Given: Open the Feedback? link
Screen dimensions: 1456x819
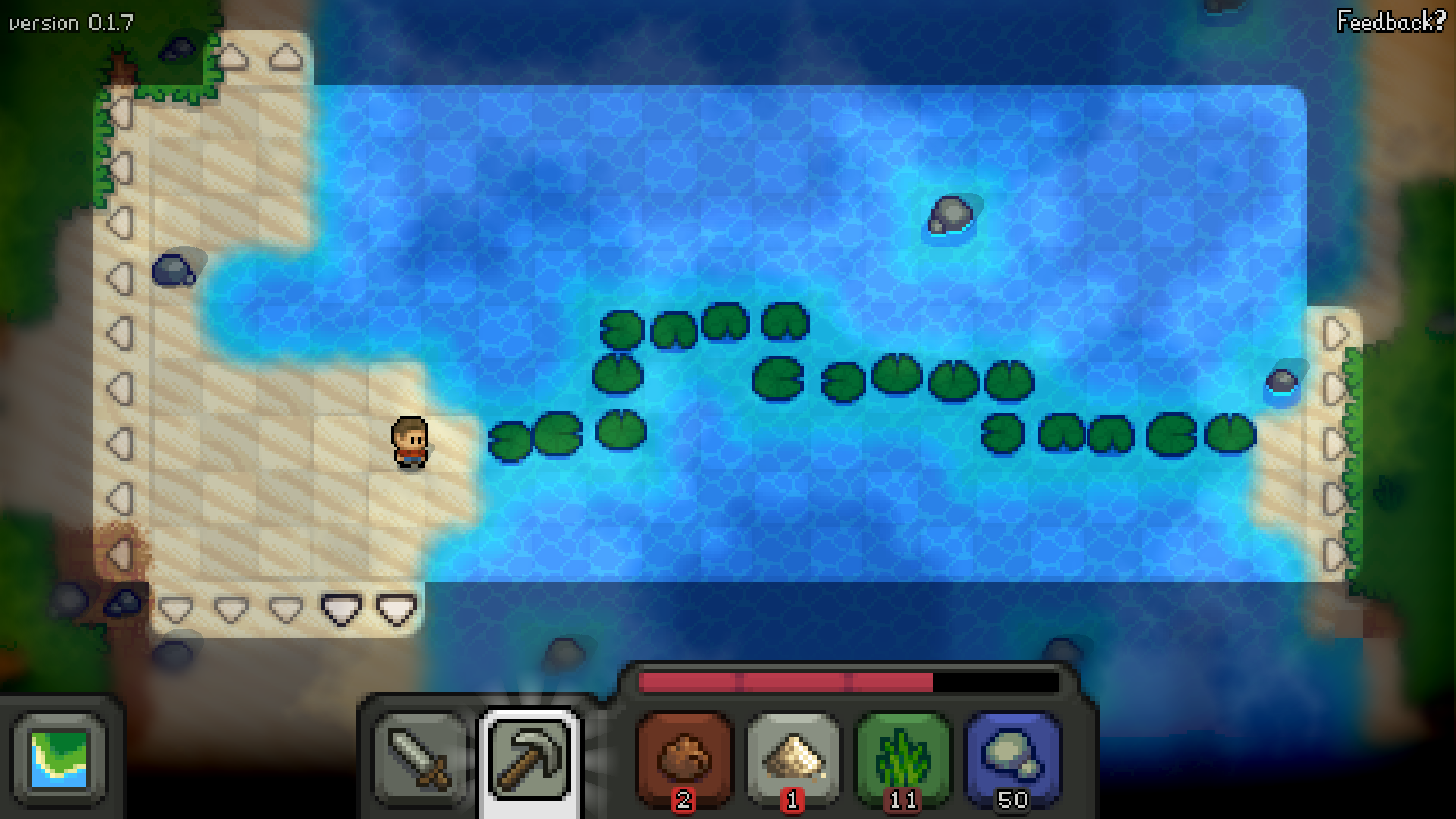Looking at the screenshot, I should [x=1391, y=21].
